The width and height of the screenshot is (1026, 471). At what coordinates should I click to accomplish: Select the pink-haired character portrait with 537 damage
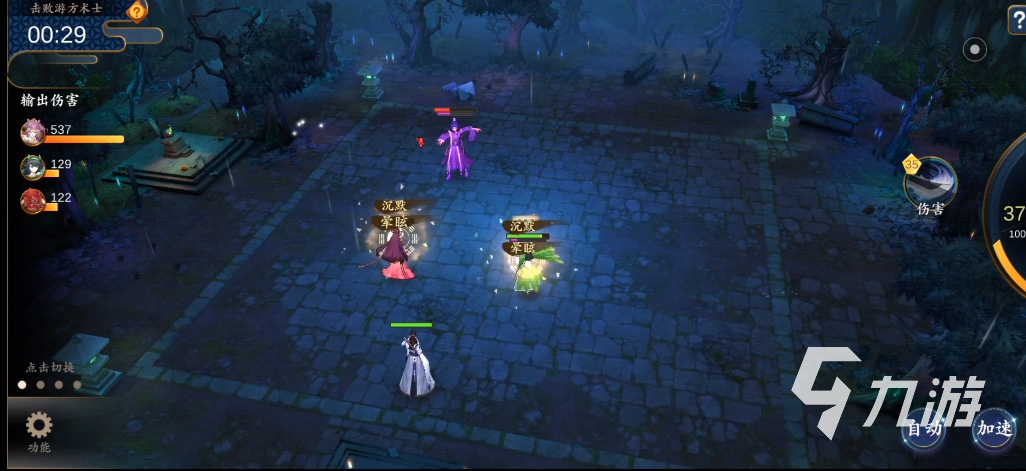click(33, 132)
